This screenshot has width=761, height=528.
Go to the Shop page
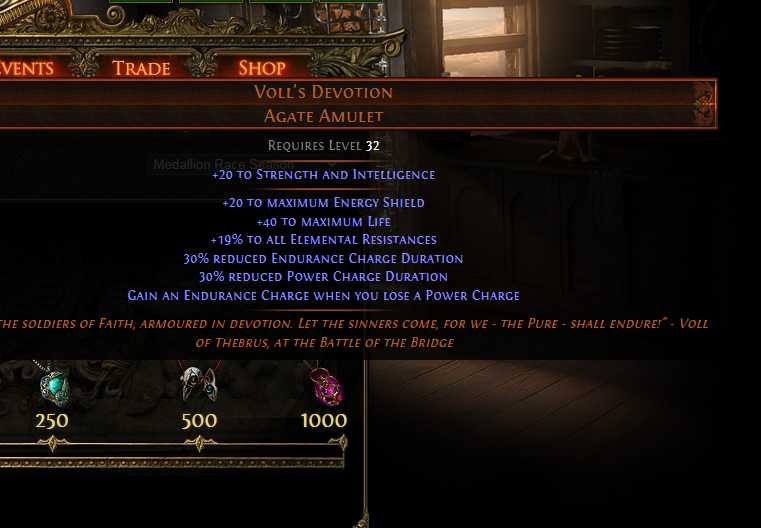[x=262, y=68]
